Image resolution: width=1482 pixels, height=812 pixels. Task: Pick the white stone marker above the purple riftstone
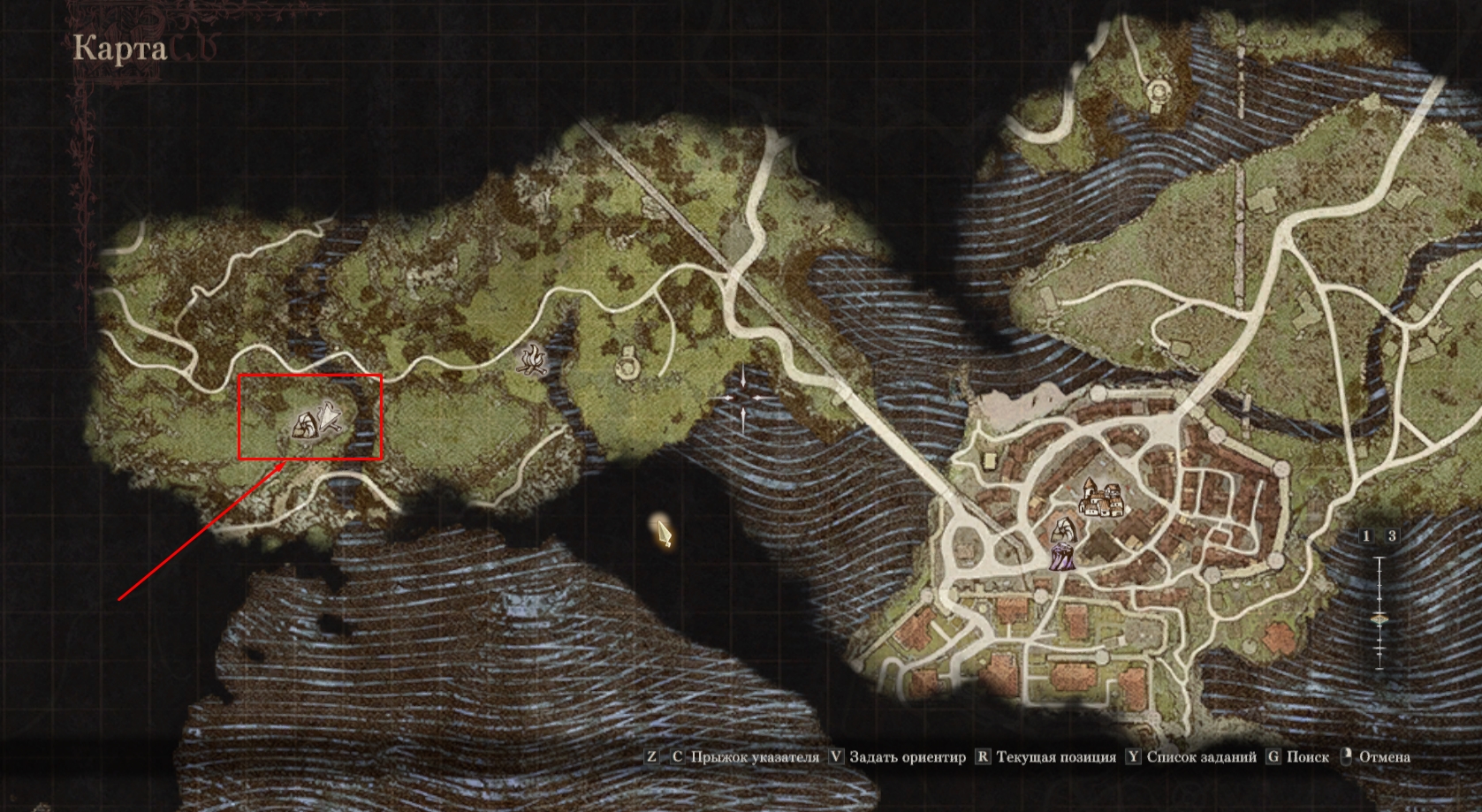click(1061, 531)
